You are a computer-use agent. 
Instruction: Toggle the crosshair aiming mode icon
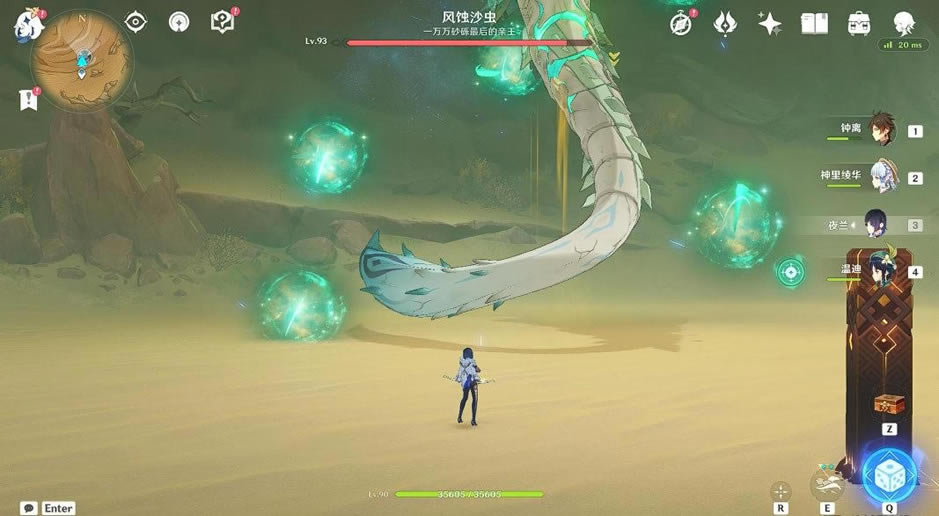point(780,490)
